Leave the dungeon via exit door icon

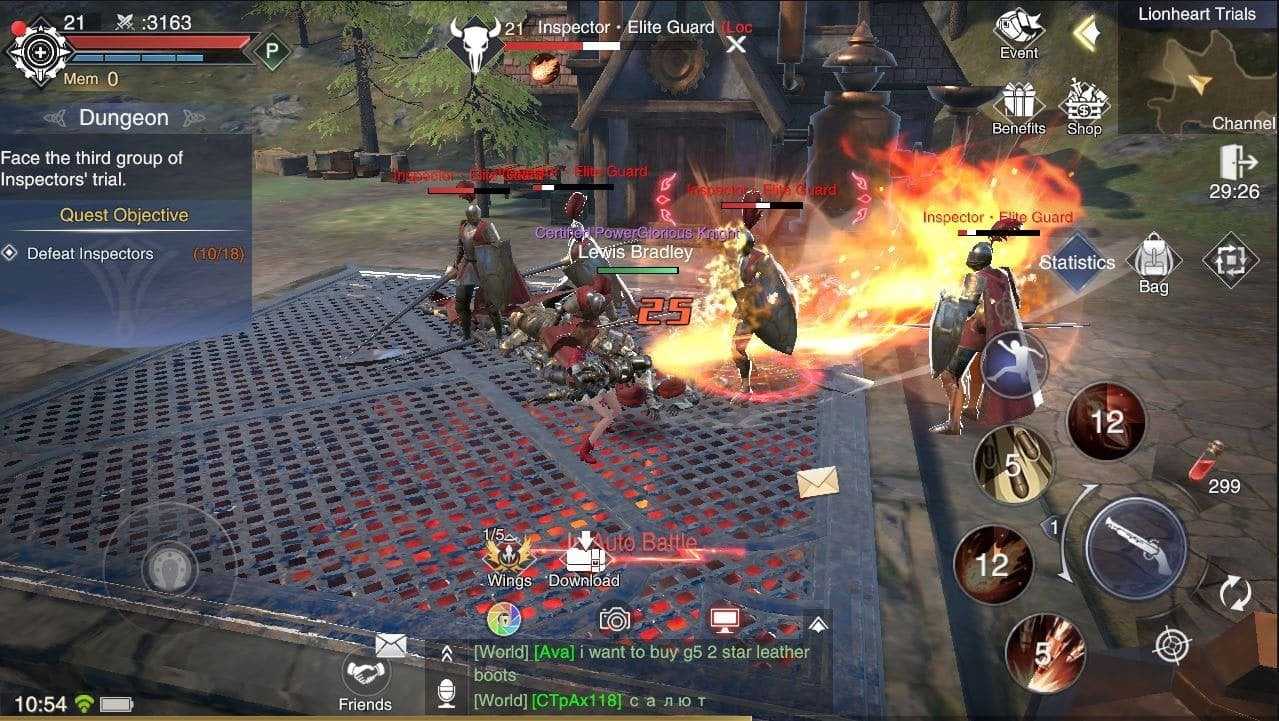point(1235,163)
